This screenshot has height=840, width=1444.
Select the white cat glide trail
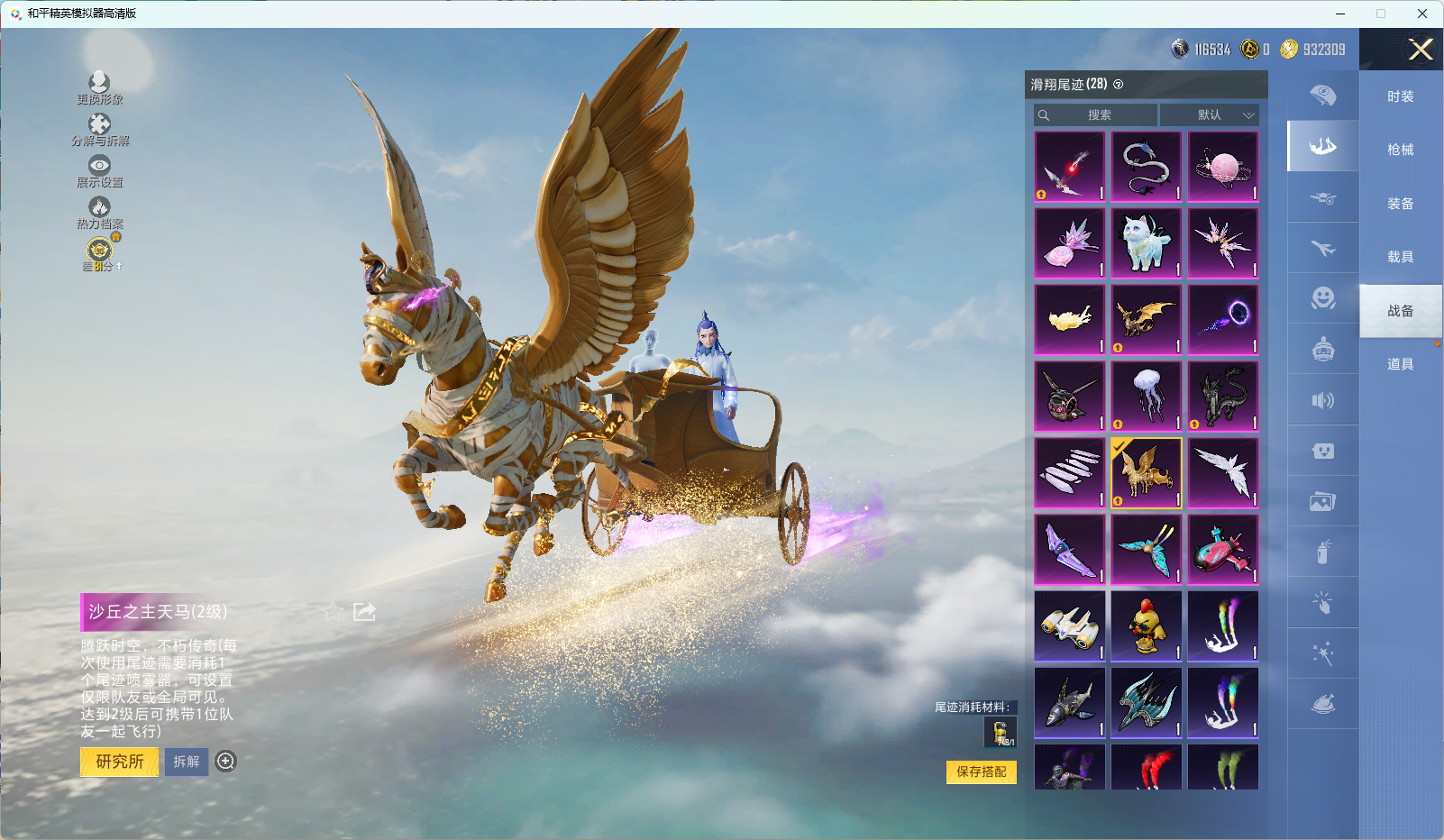tap(1146, 243)
